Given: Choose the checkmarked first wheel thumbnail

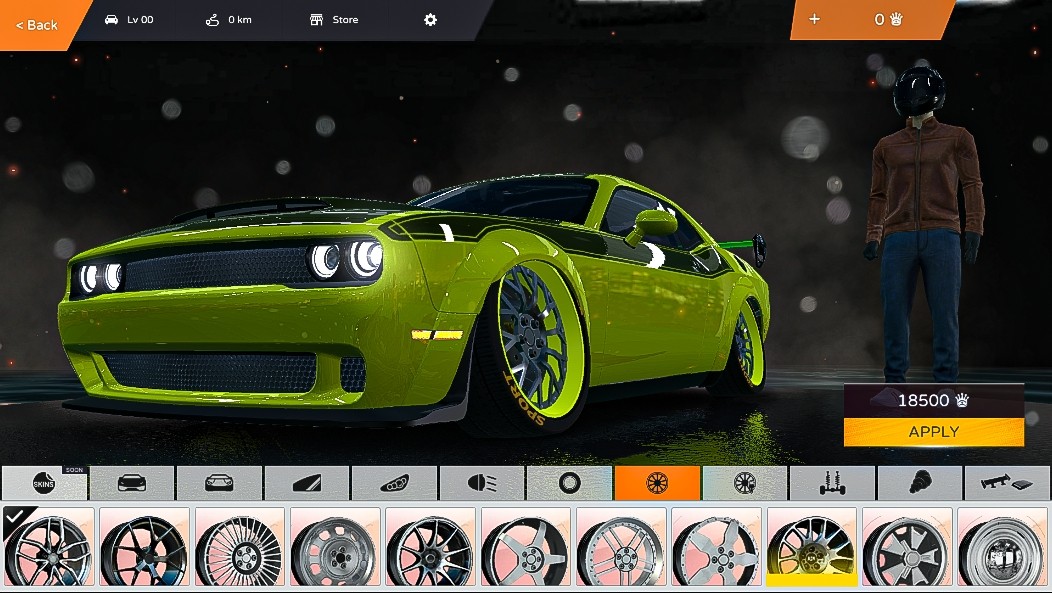Looking at the screenshot, I should [48, 546].
